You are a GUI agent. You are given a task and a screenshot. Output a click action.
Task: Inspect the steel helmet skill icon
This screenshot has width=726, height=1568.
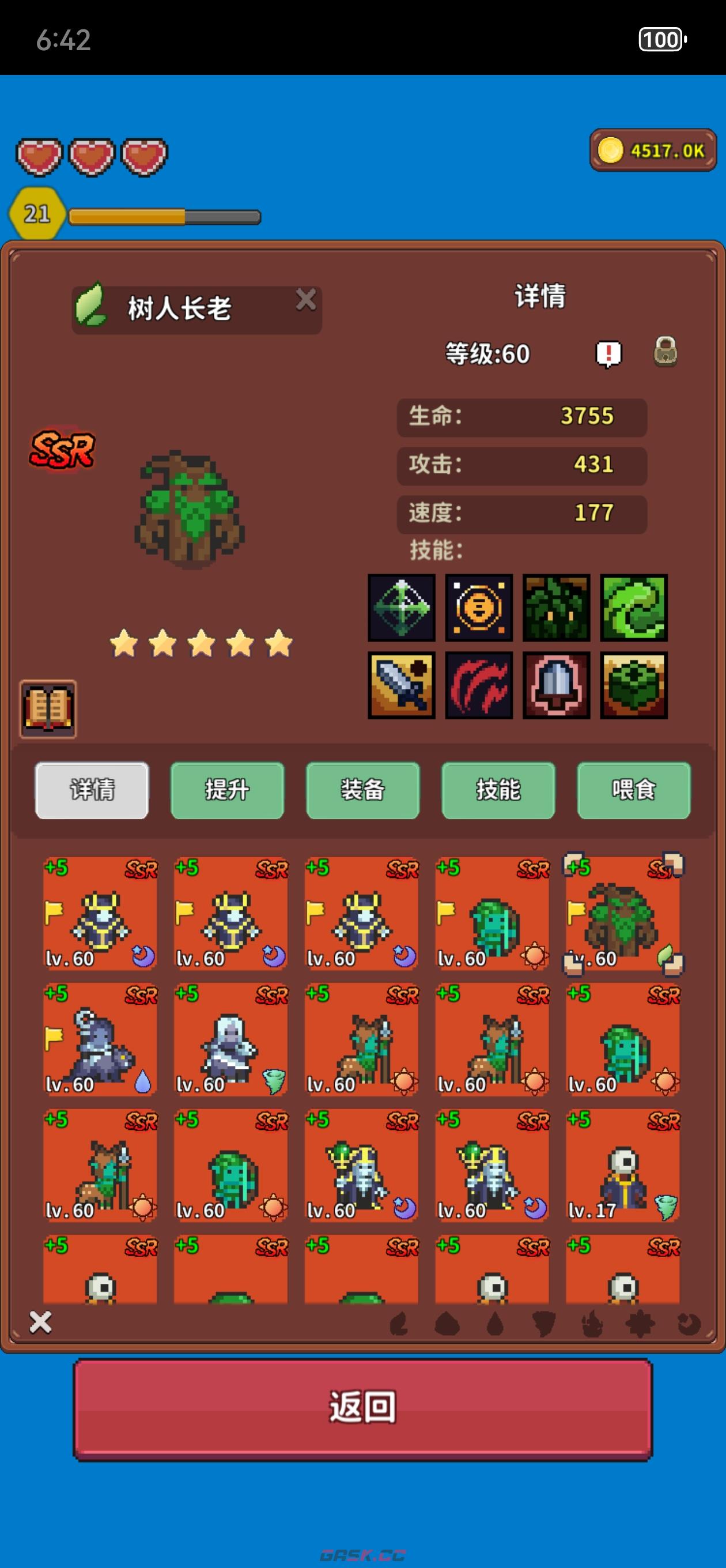click(556, 685)
